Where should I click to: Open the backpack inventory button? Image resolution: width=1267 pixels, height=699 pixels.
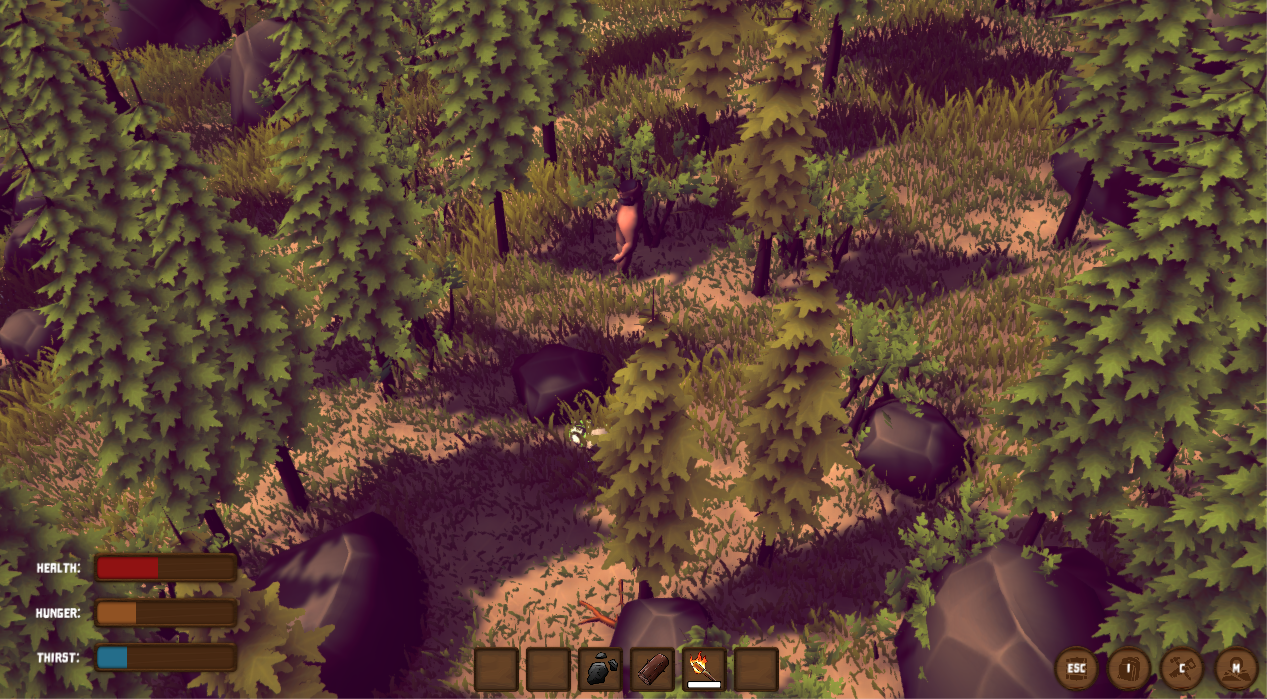(x=1130, y=668)
